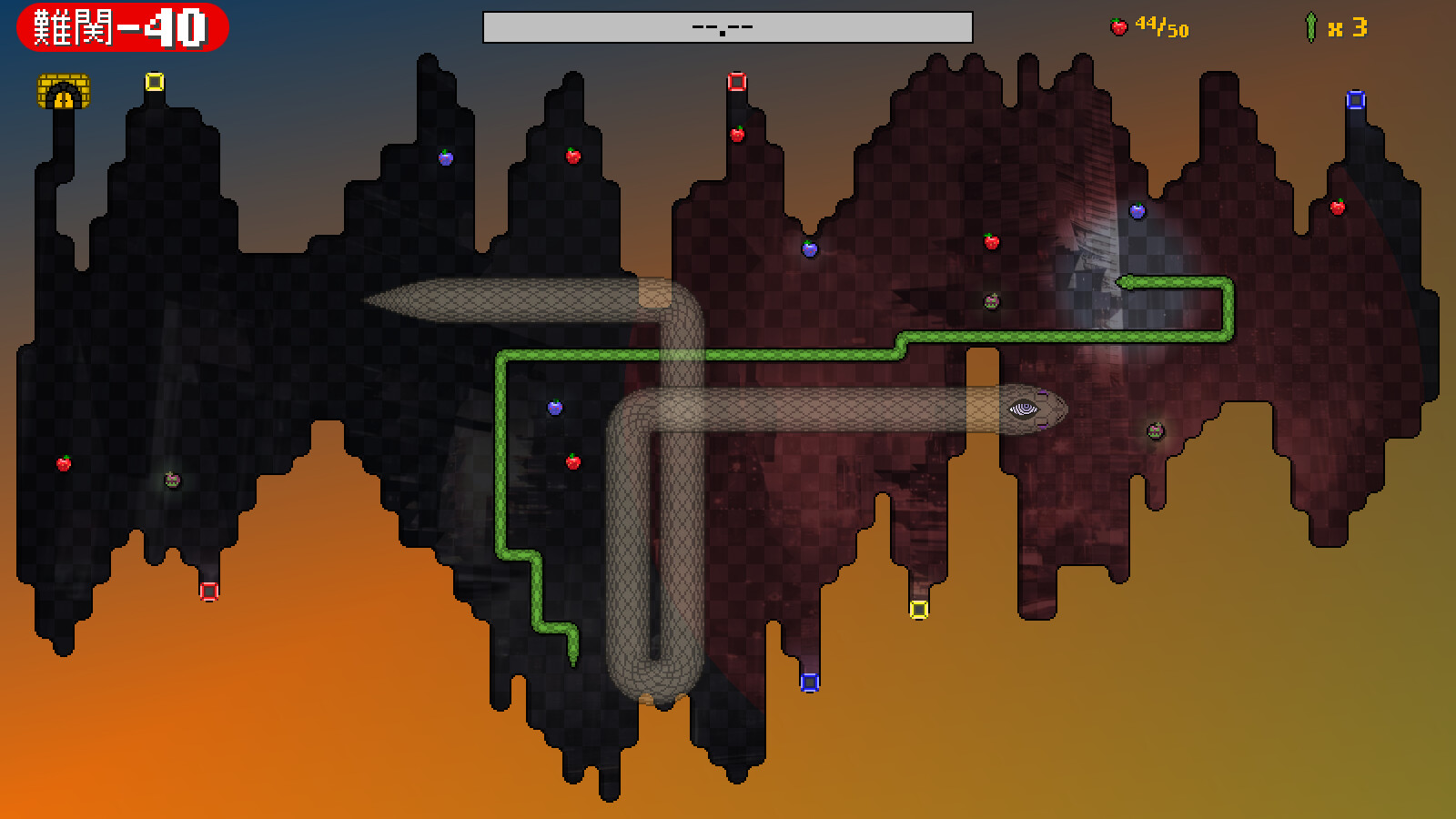The image size is (1456, 819).
Task: Click the snake's tail tip at the bottom
Action: pos(573,662)
